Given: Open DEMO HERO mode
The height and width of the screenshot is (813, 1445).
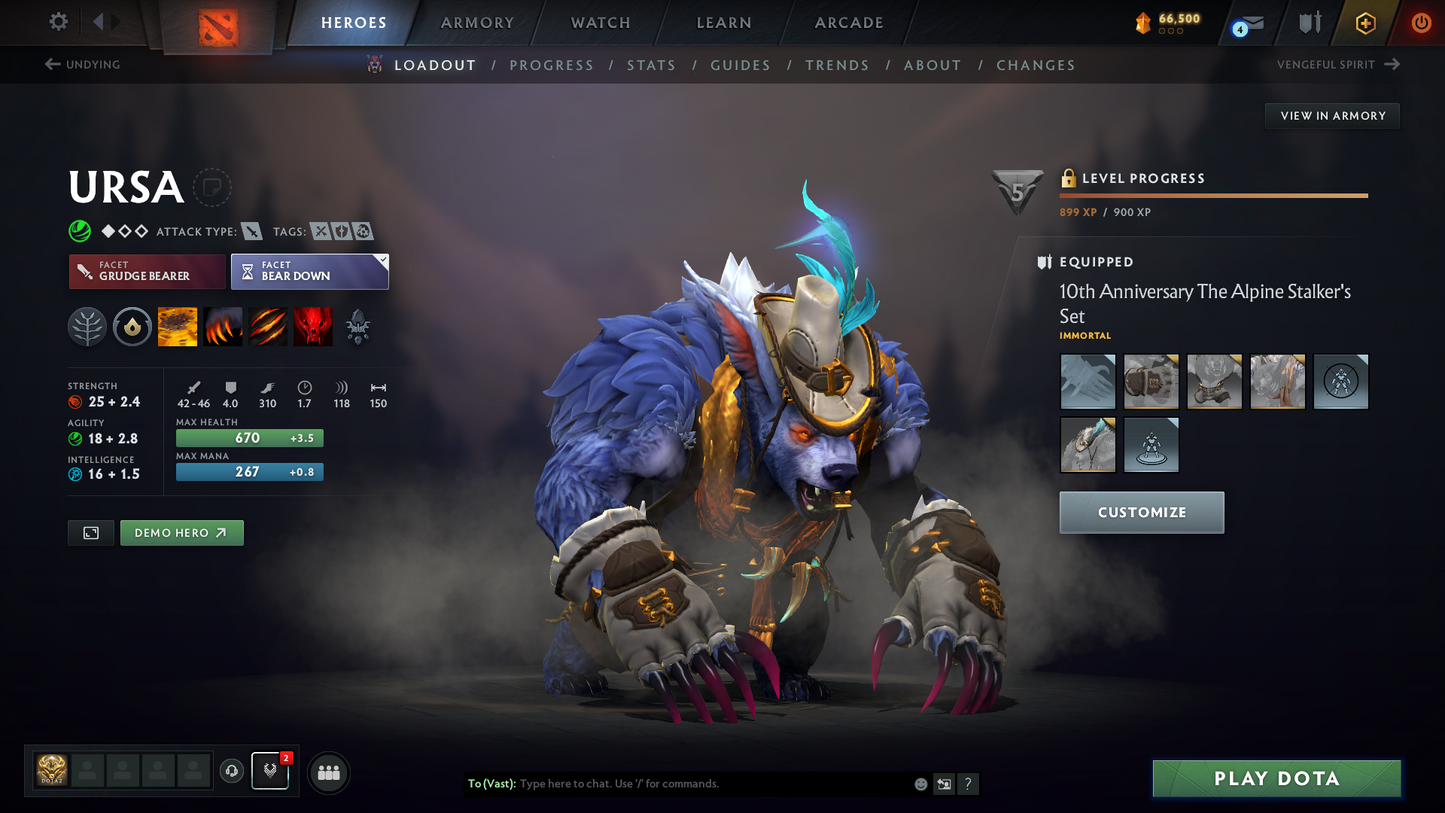Looking at the screenshot, I should click(181, 532).
